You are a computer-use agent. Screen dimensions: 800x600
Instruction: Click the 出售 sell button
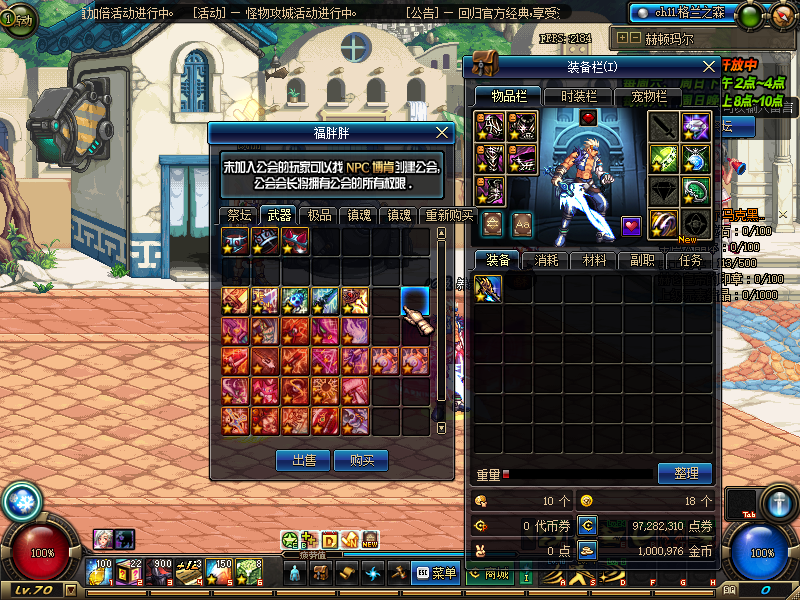[x=302, y=460]
